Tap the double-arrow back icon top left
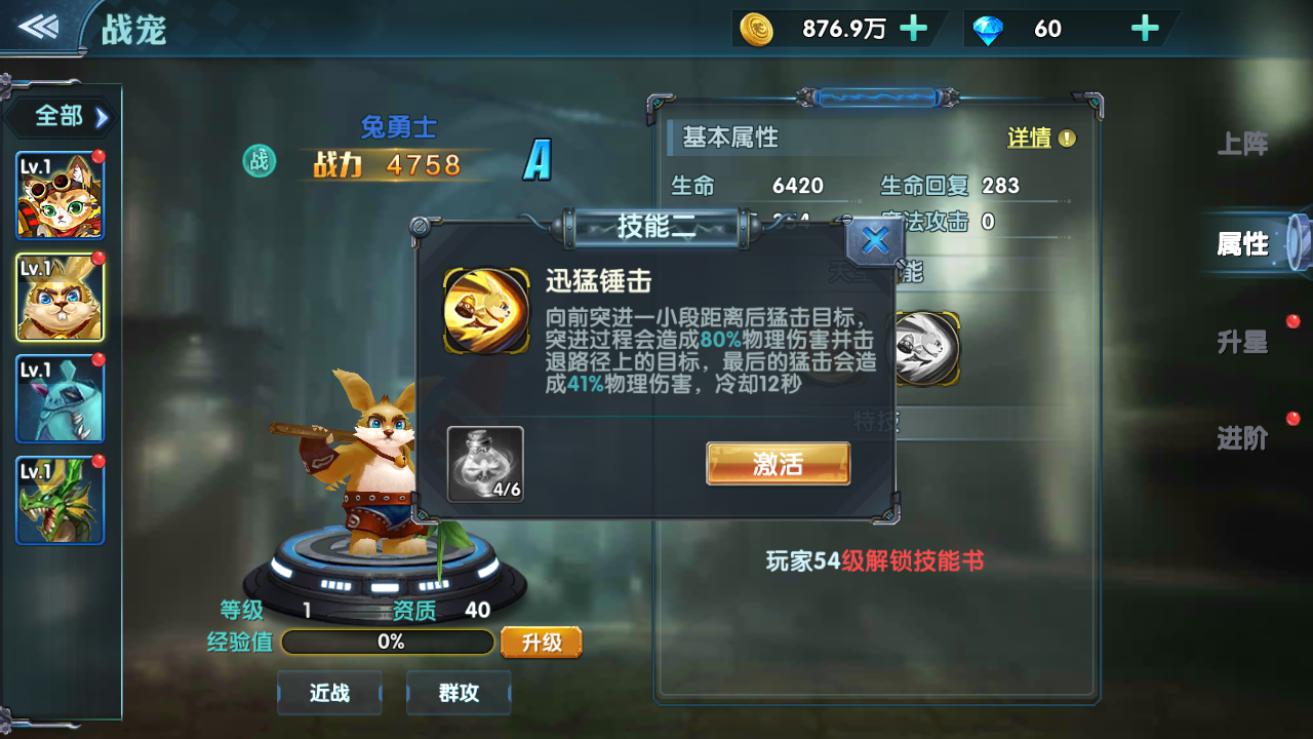This screenshot has width=1313, height=739. (38, 24)
